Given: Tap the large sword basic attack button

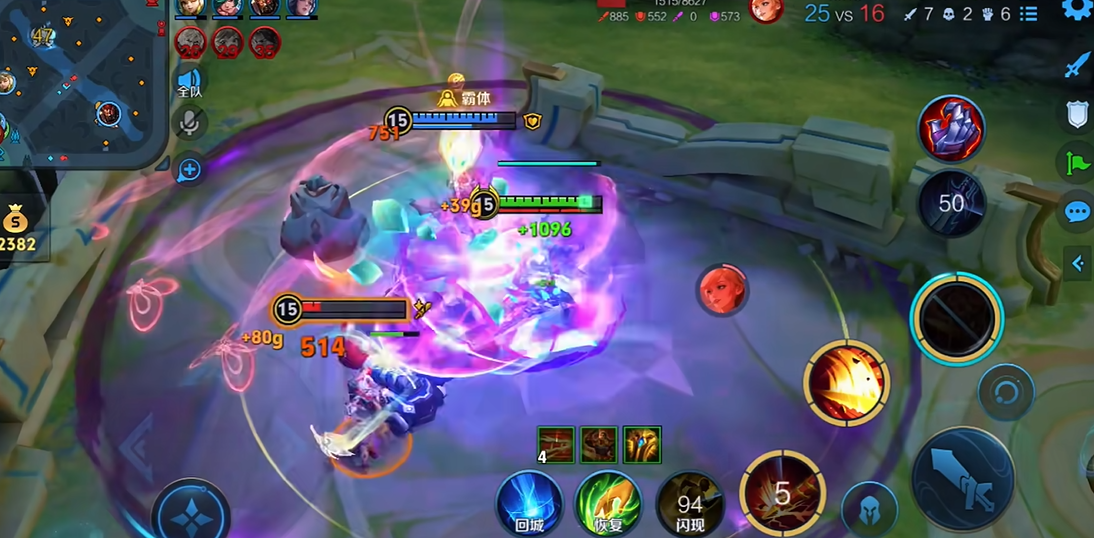Looking at the screenshot, I should 963,479.
